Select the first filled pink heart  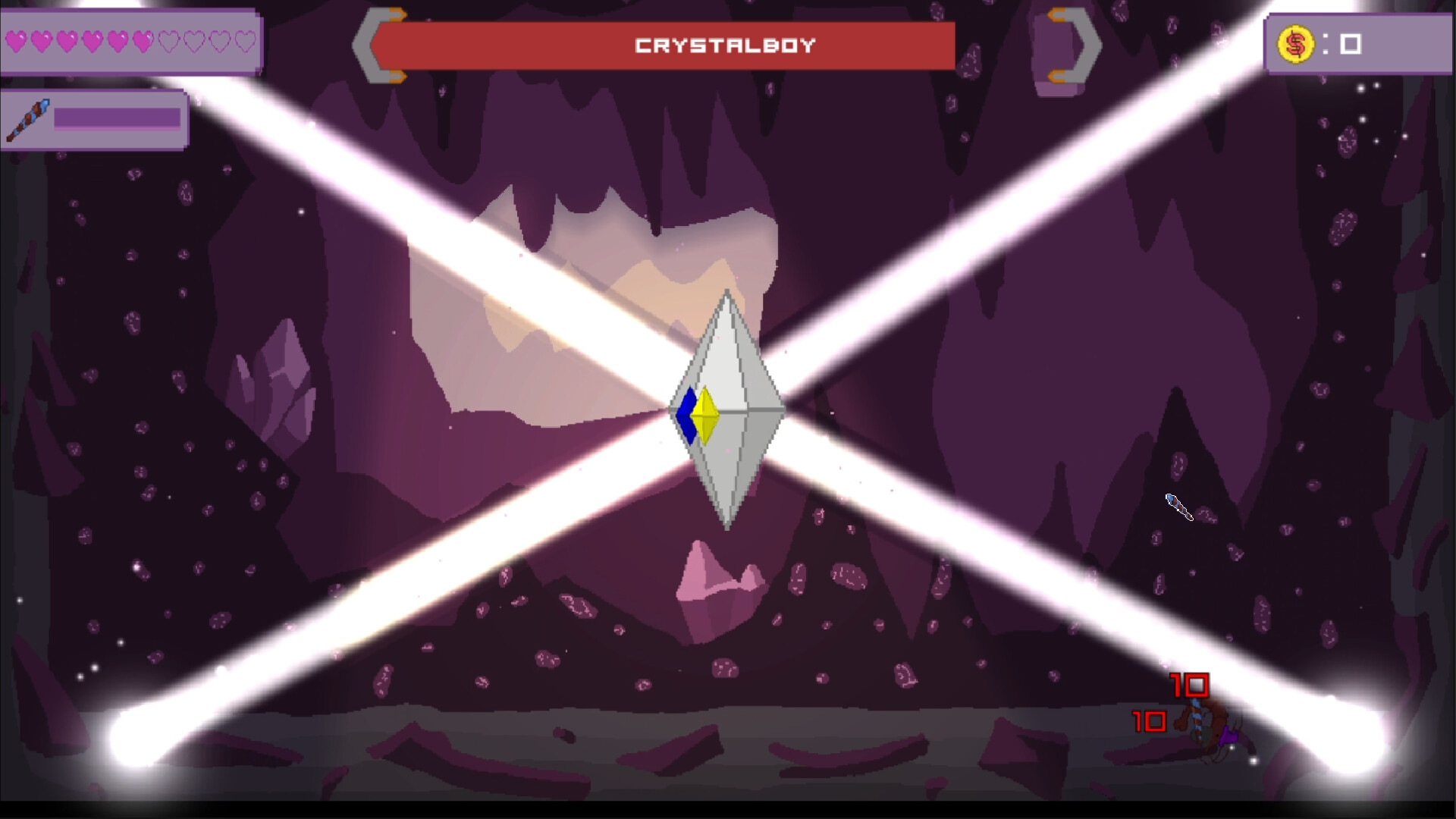[16, 41]
